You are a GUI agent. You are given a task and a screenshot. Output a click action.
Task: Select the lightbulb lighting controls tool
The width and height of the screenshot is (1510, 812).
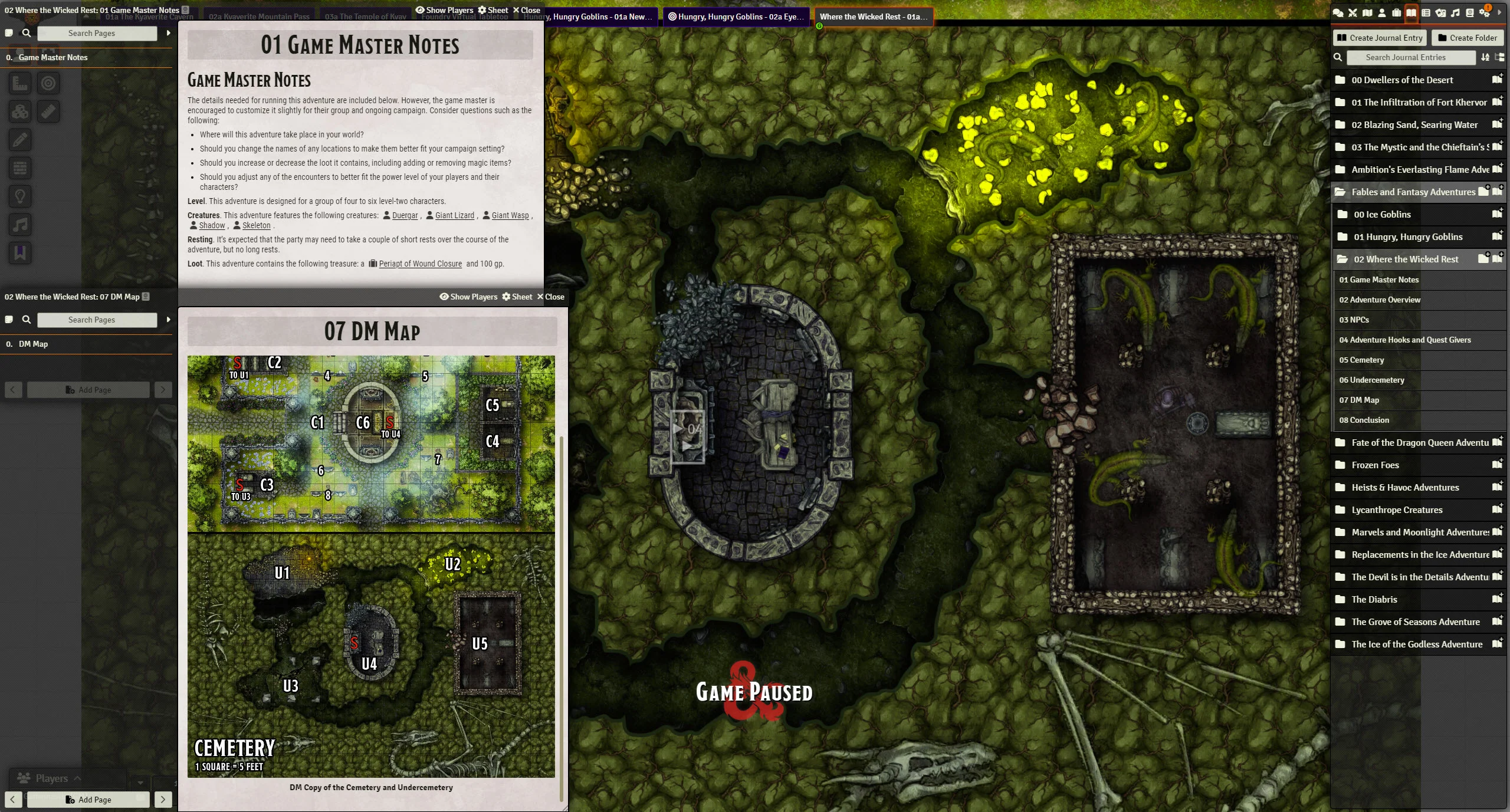point(20,196)
